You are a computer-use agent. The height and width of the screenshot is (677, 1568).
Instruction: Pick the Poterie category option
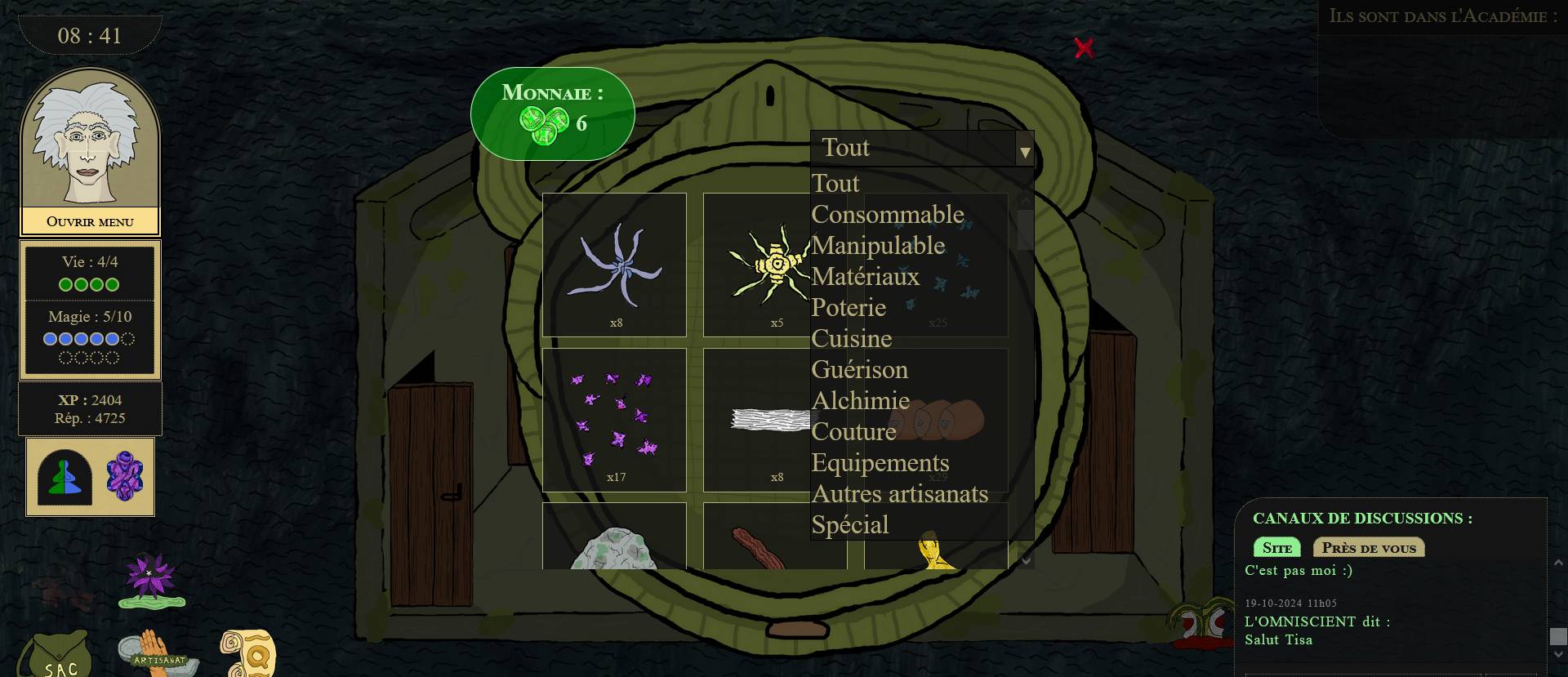tap(849, 308)
